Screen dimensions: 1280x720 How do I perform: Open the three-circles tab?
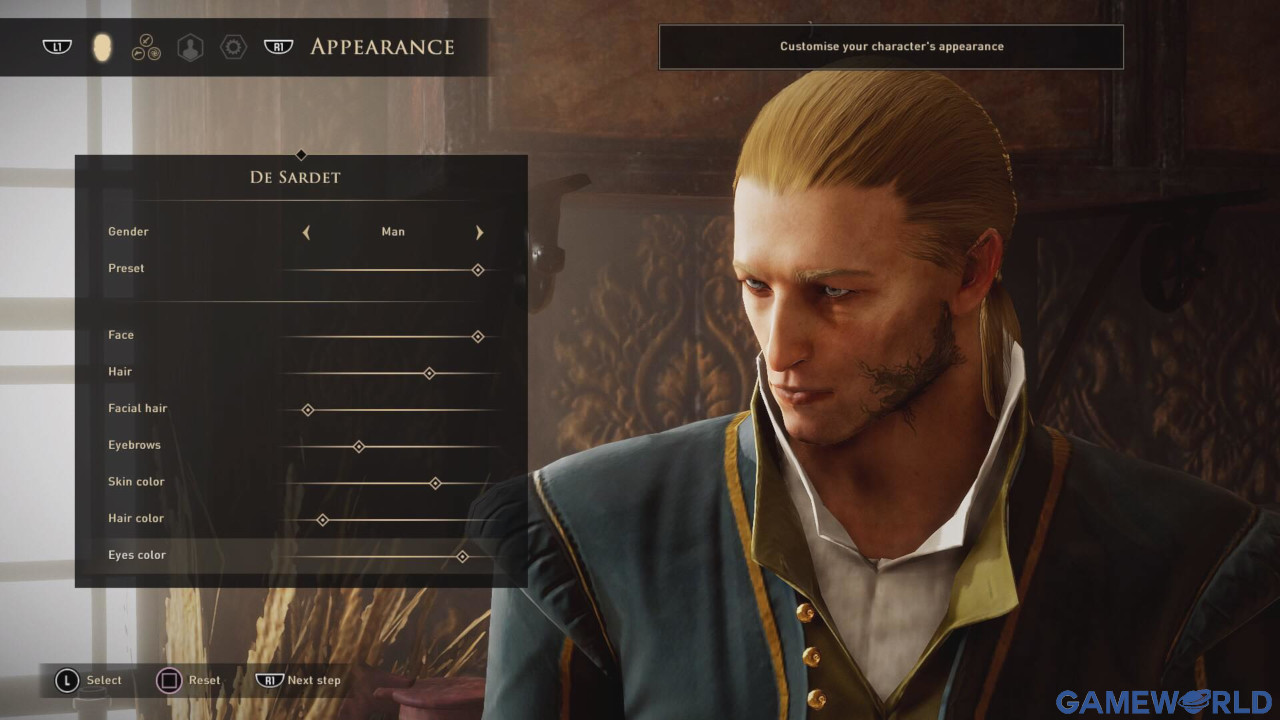pos(146,47)
